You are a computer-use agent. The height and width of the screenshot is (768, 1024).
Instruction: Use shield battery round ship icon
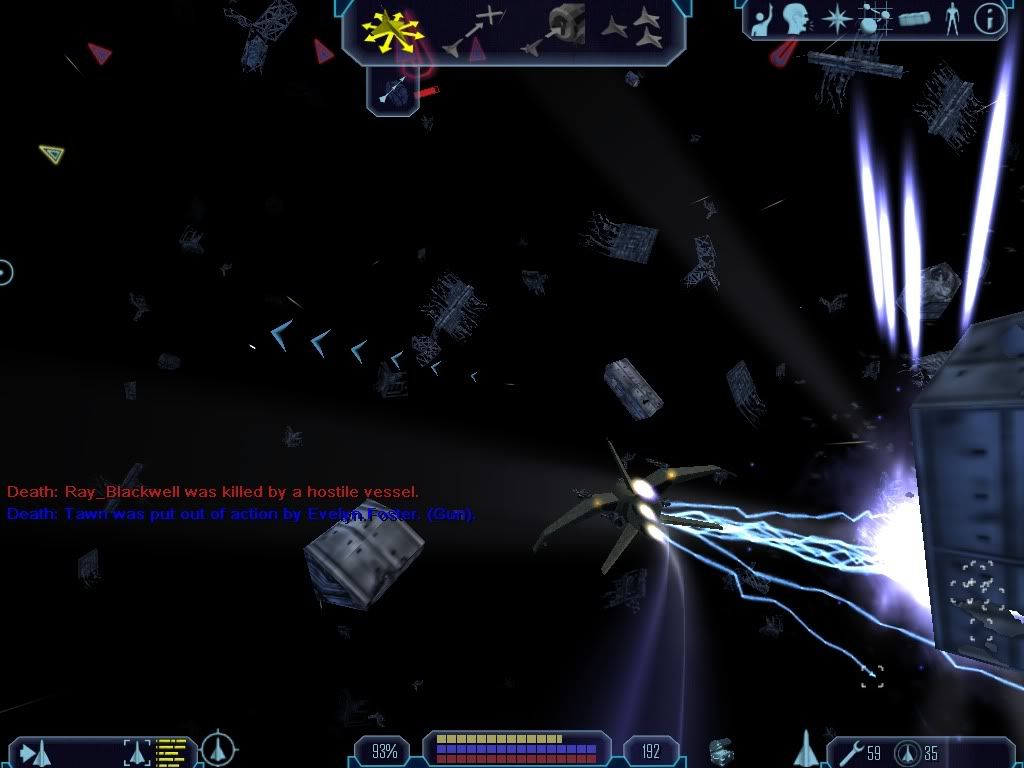(x=906, y=751)
